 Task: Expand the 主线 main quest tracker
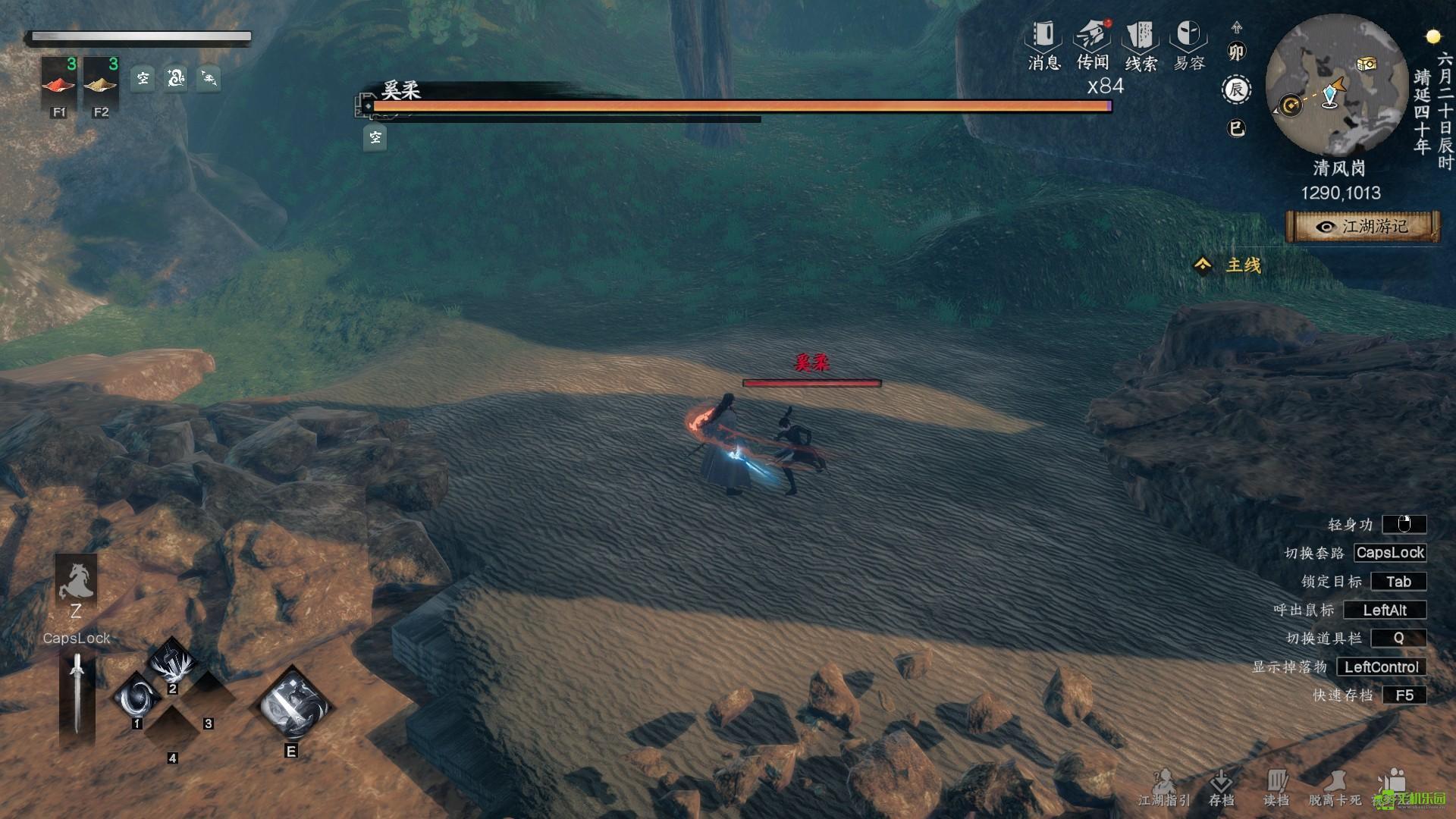coord(1228,265)
